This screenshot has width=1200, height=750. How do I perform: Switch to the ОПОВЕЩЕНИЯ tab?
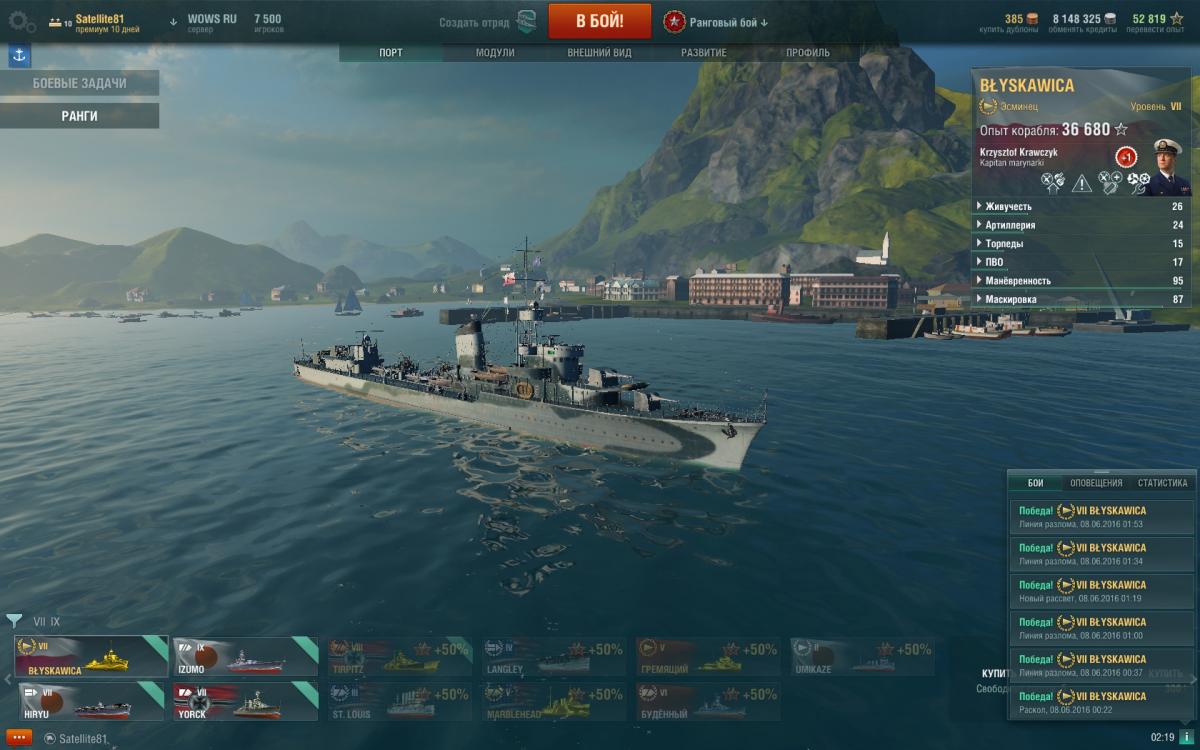1096,483
